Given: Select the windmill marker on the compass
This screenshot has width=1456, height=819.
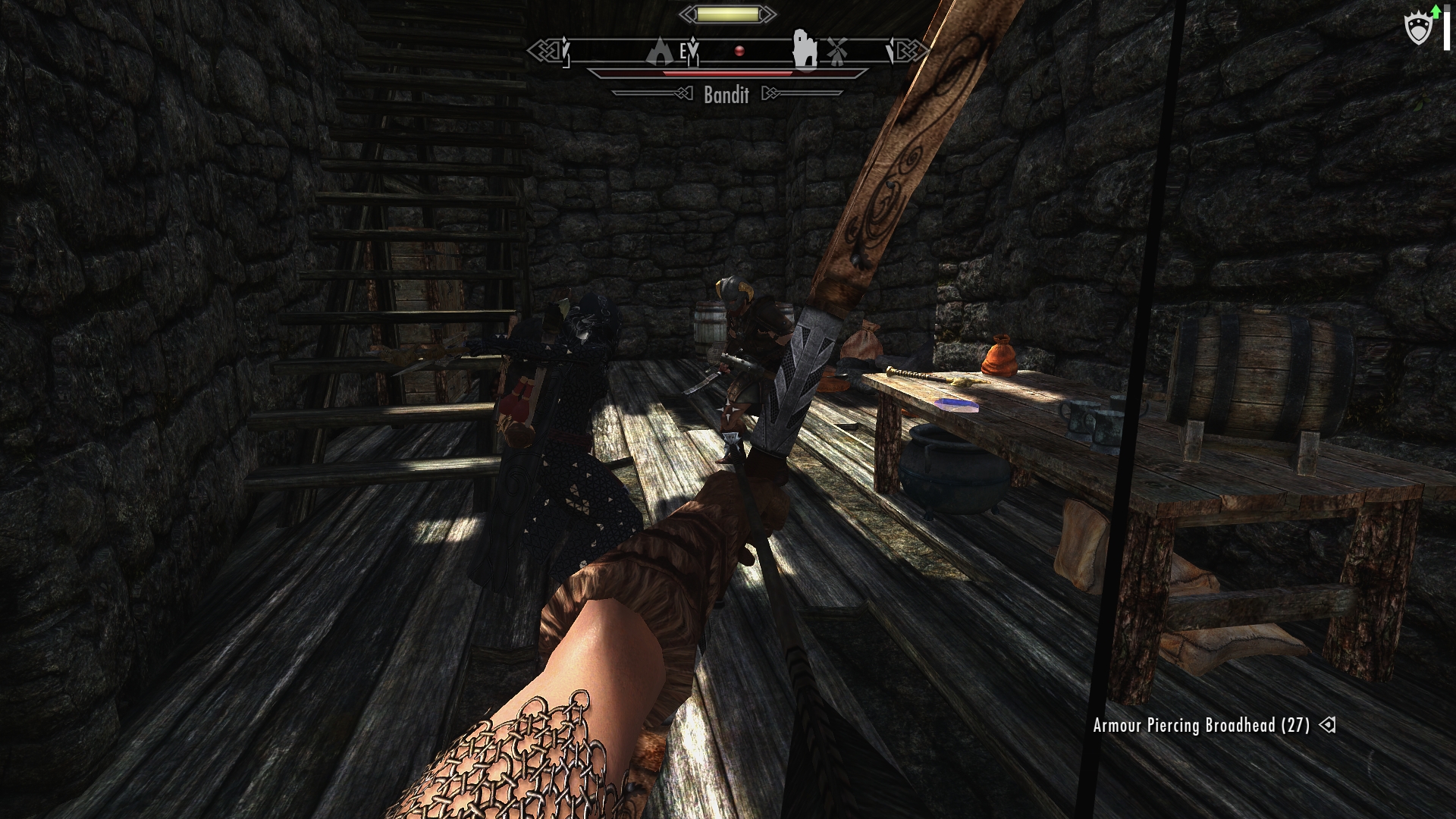Looking at the screenshot, I should point(836,51).
